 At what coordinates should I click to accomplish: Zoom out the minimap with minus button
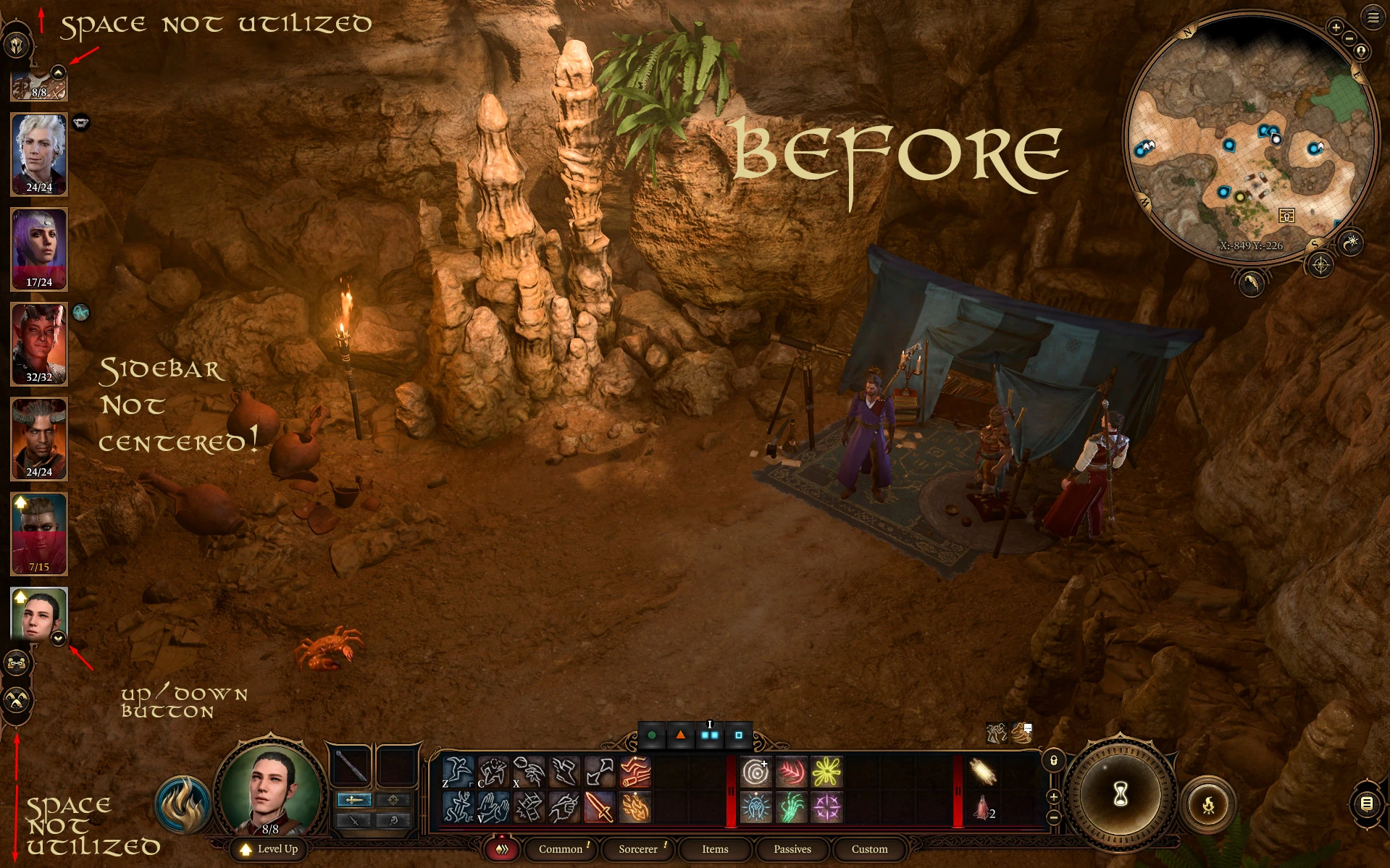click(x=1349, y=38)
